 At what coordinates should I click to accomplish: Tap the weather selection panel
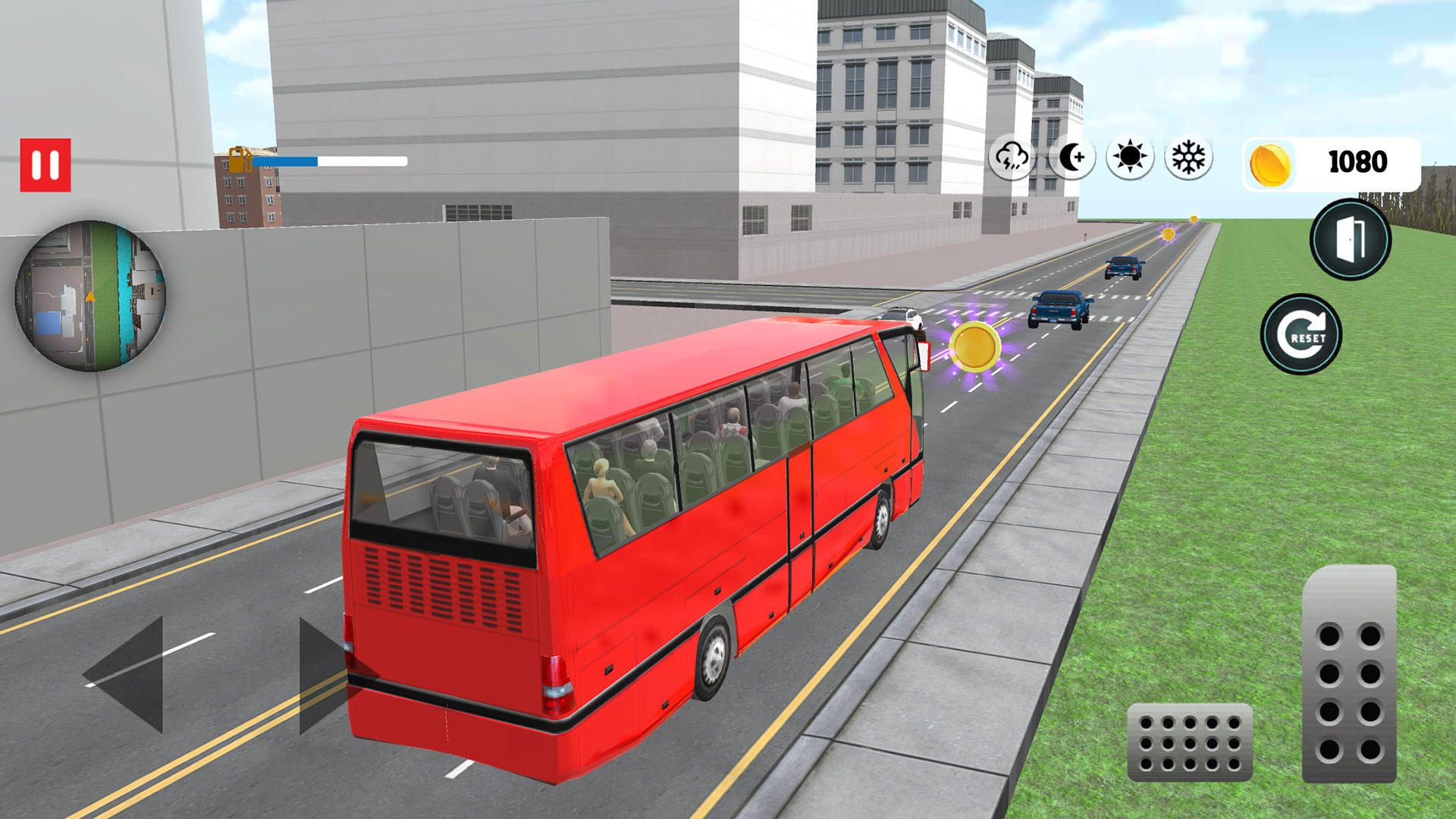[1100, 157]
